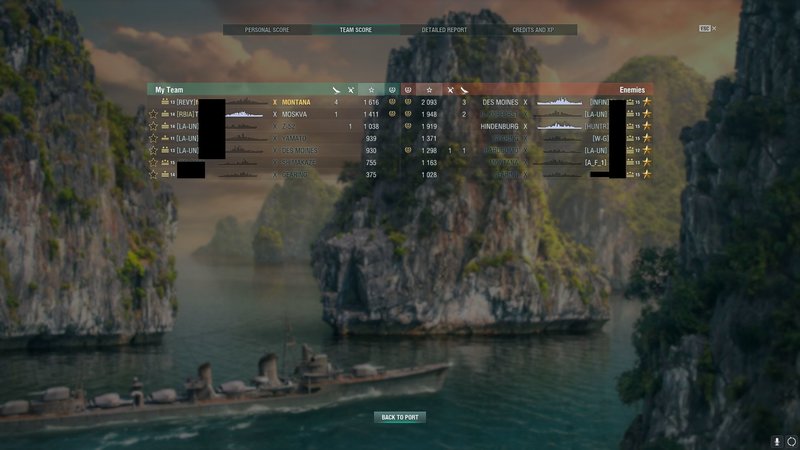Click the circular icon beside the microphone

(x=790, y=440)
